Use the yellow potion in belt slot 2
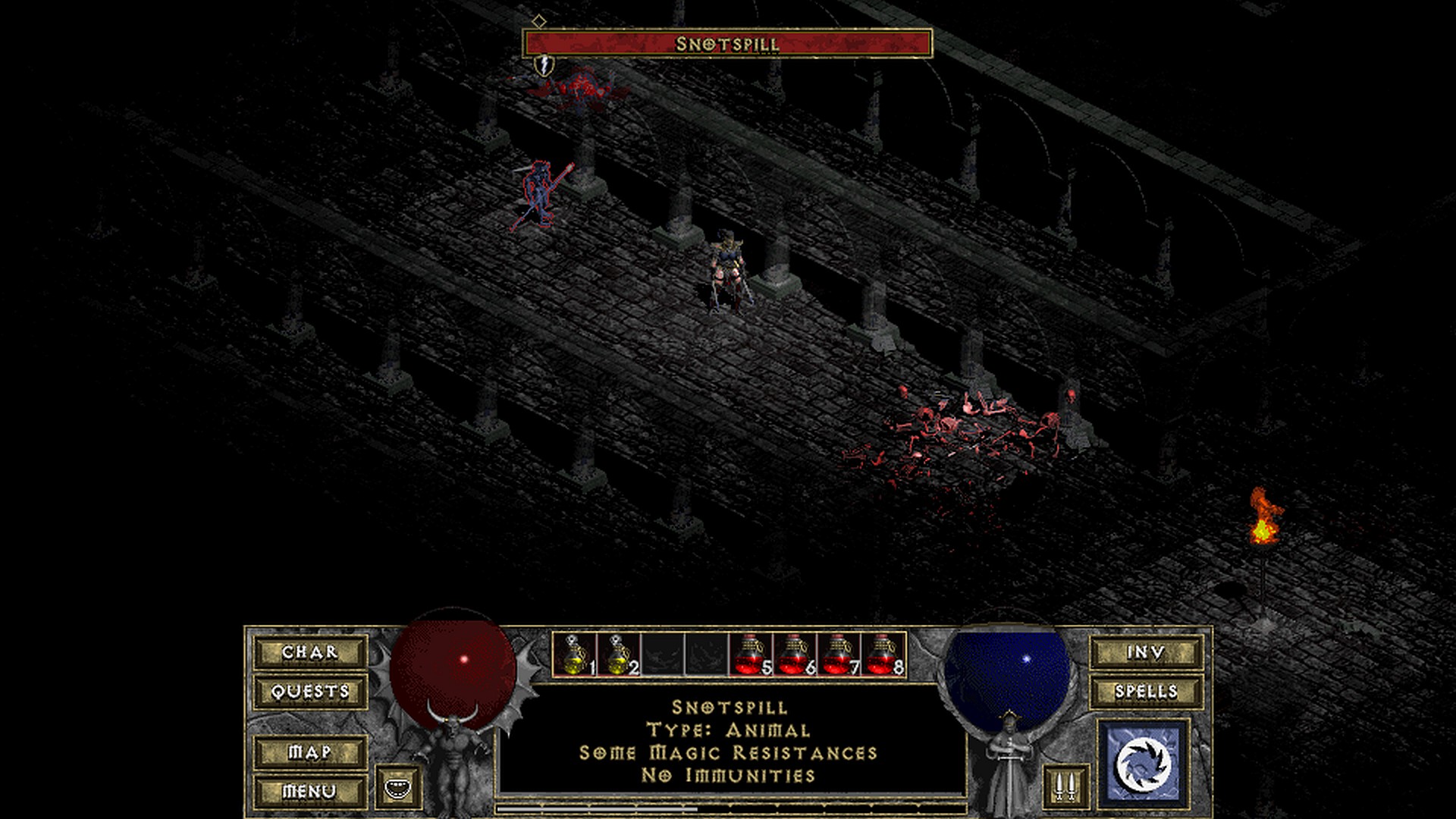The width and height of the screenshot is (1456, 819). [x=619, y=654]
